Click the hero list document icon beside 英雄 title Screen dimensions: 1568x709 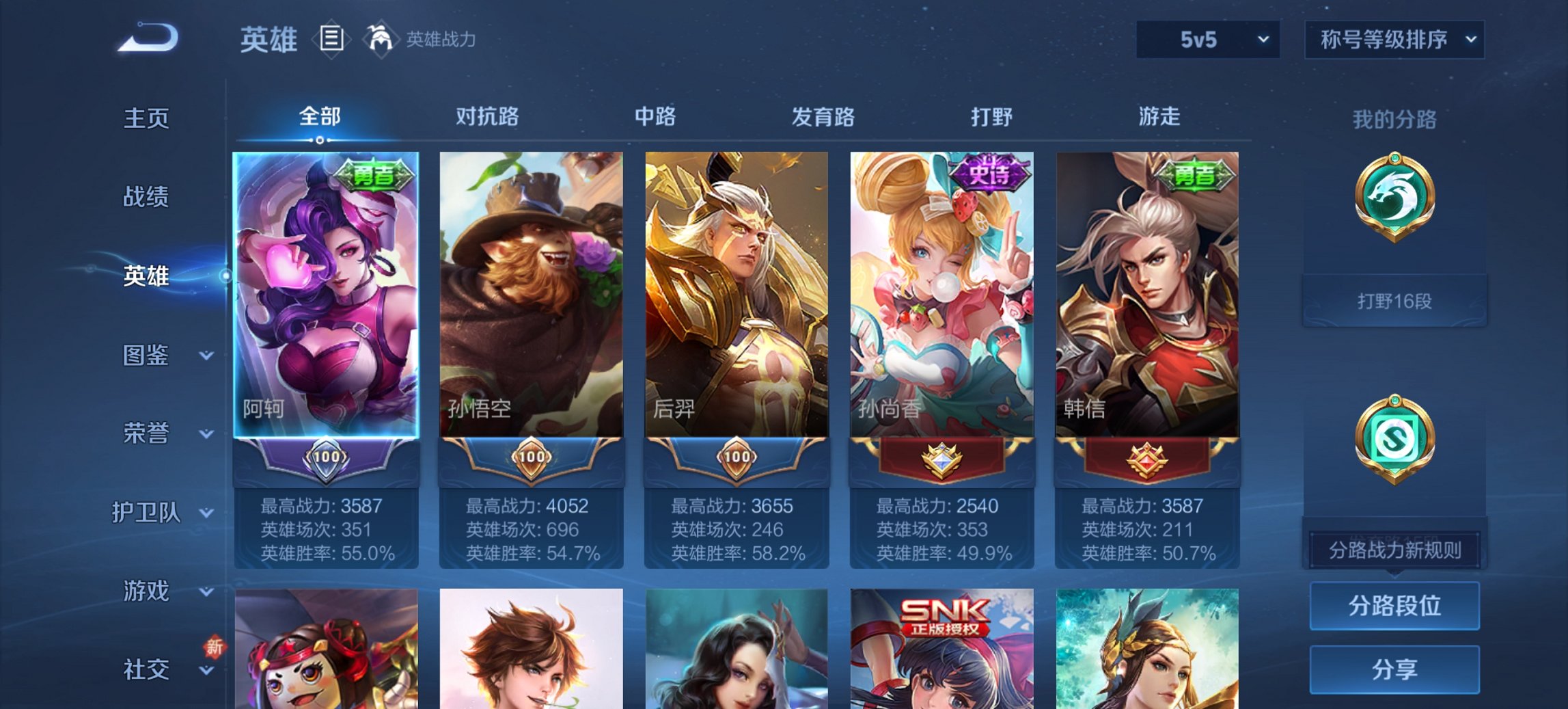point(332,40)
